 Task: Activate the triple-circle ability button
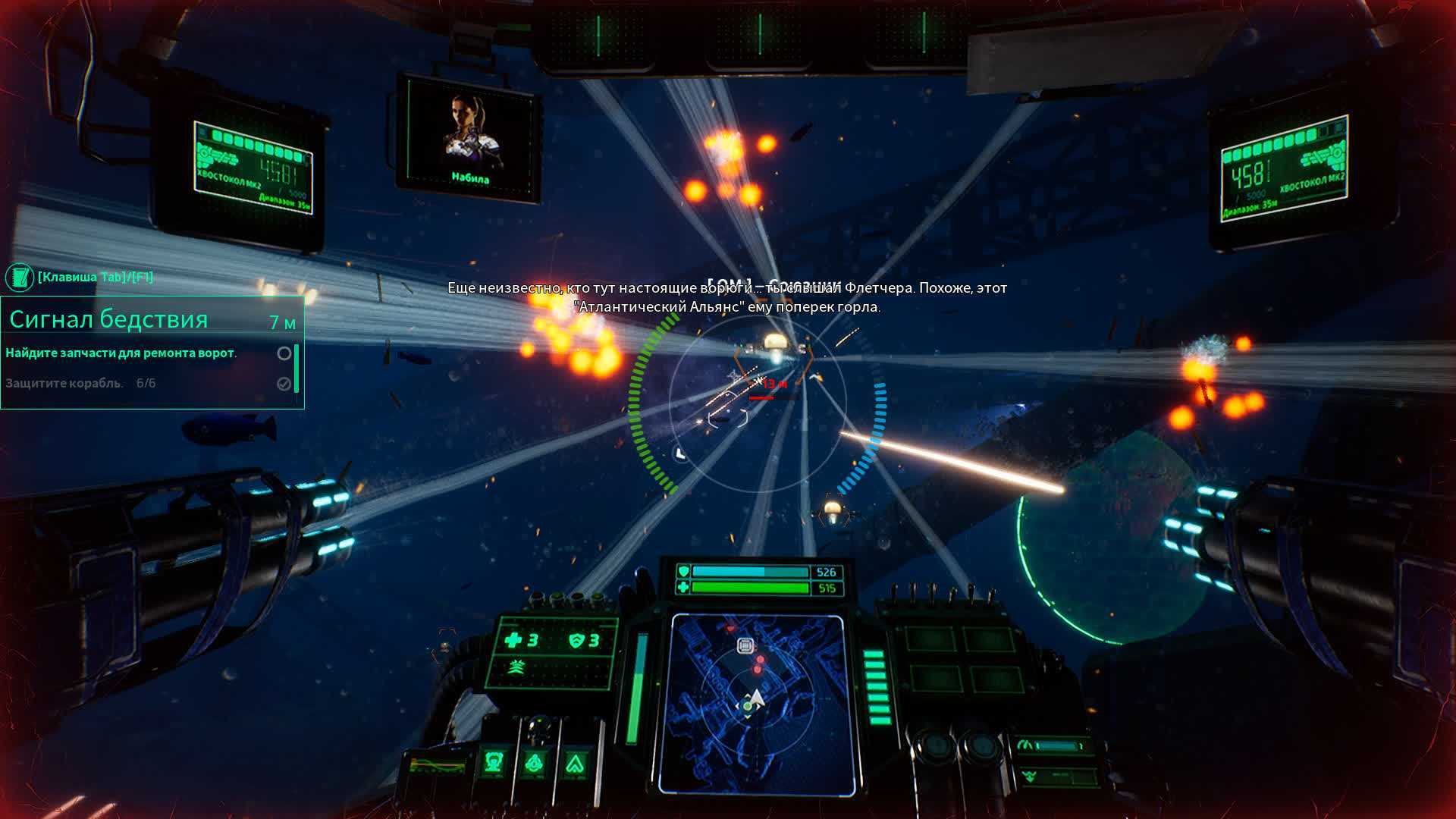[535, 762]
